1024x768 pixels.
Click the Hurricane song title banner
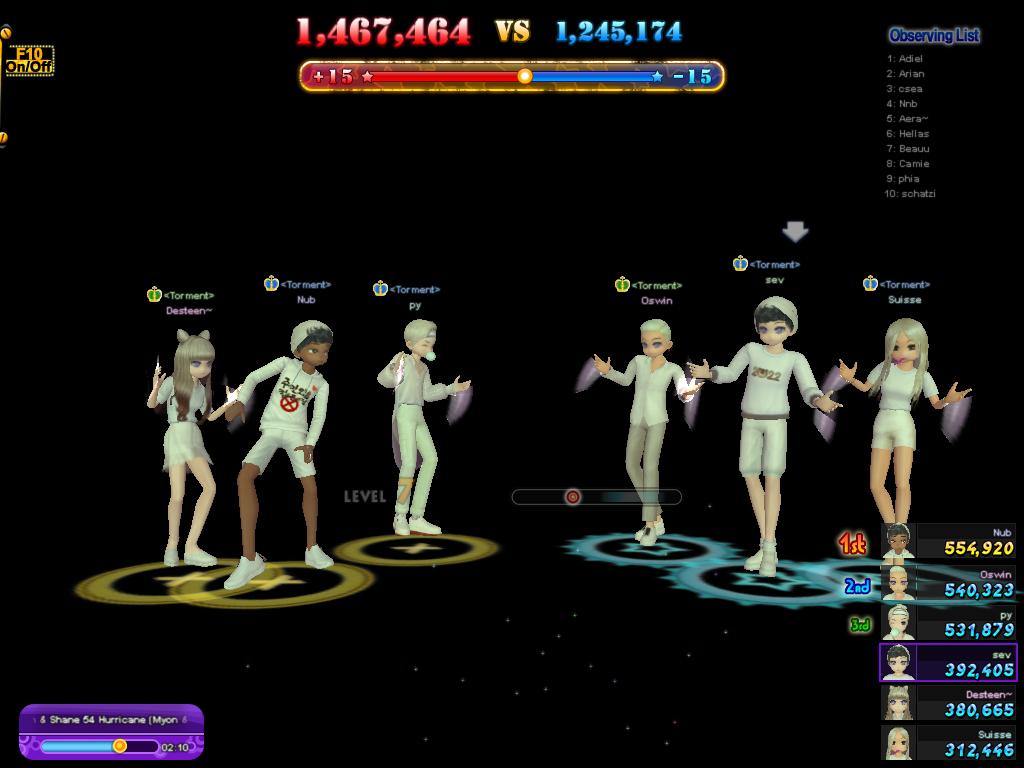coord(111,719)
